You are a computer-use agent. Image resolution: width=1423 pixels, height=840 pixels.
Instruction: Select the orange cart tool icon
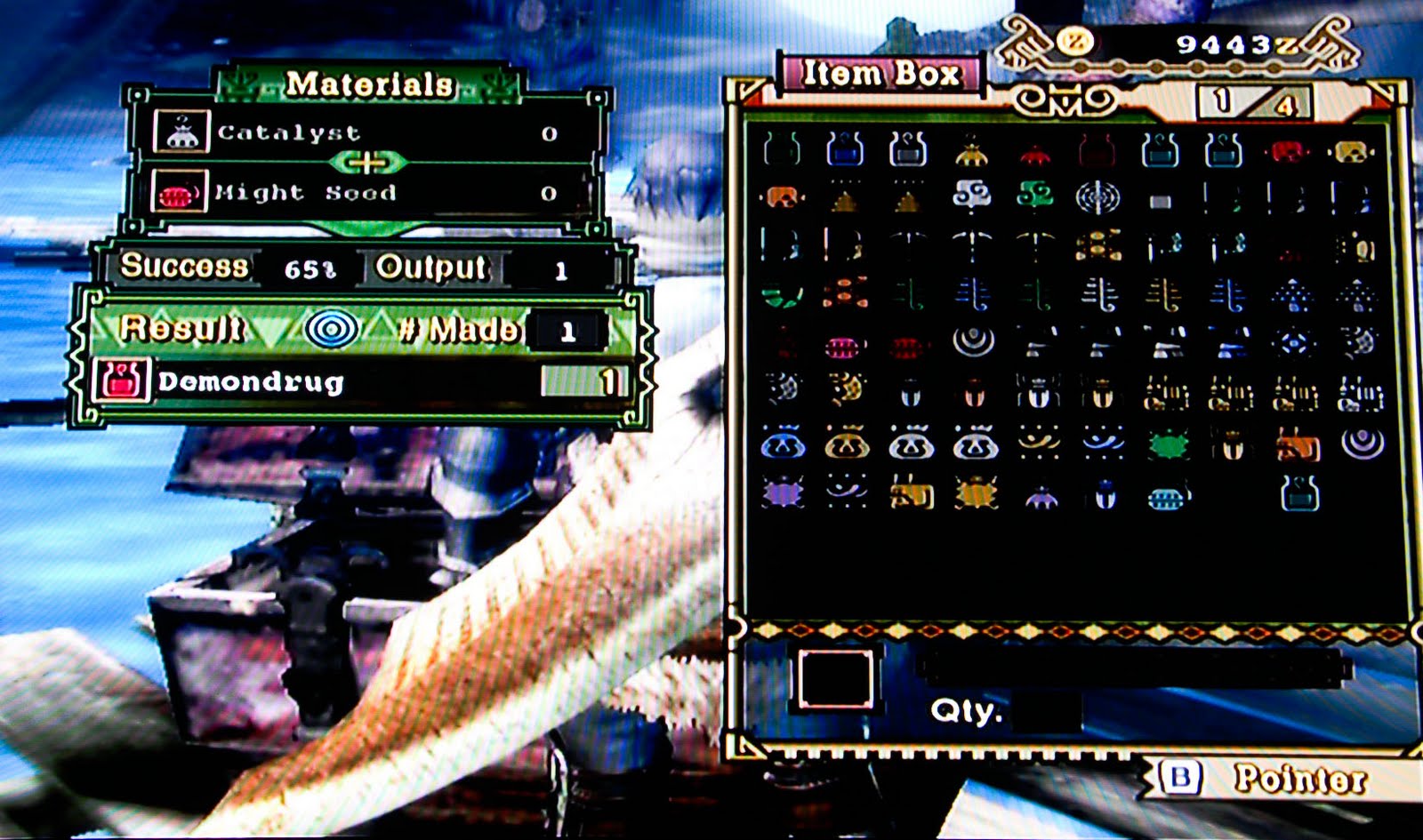pyautogui.click(x=1297, y=442)
